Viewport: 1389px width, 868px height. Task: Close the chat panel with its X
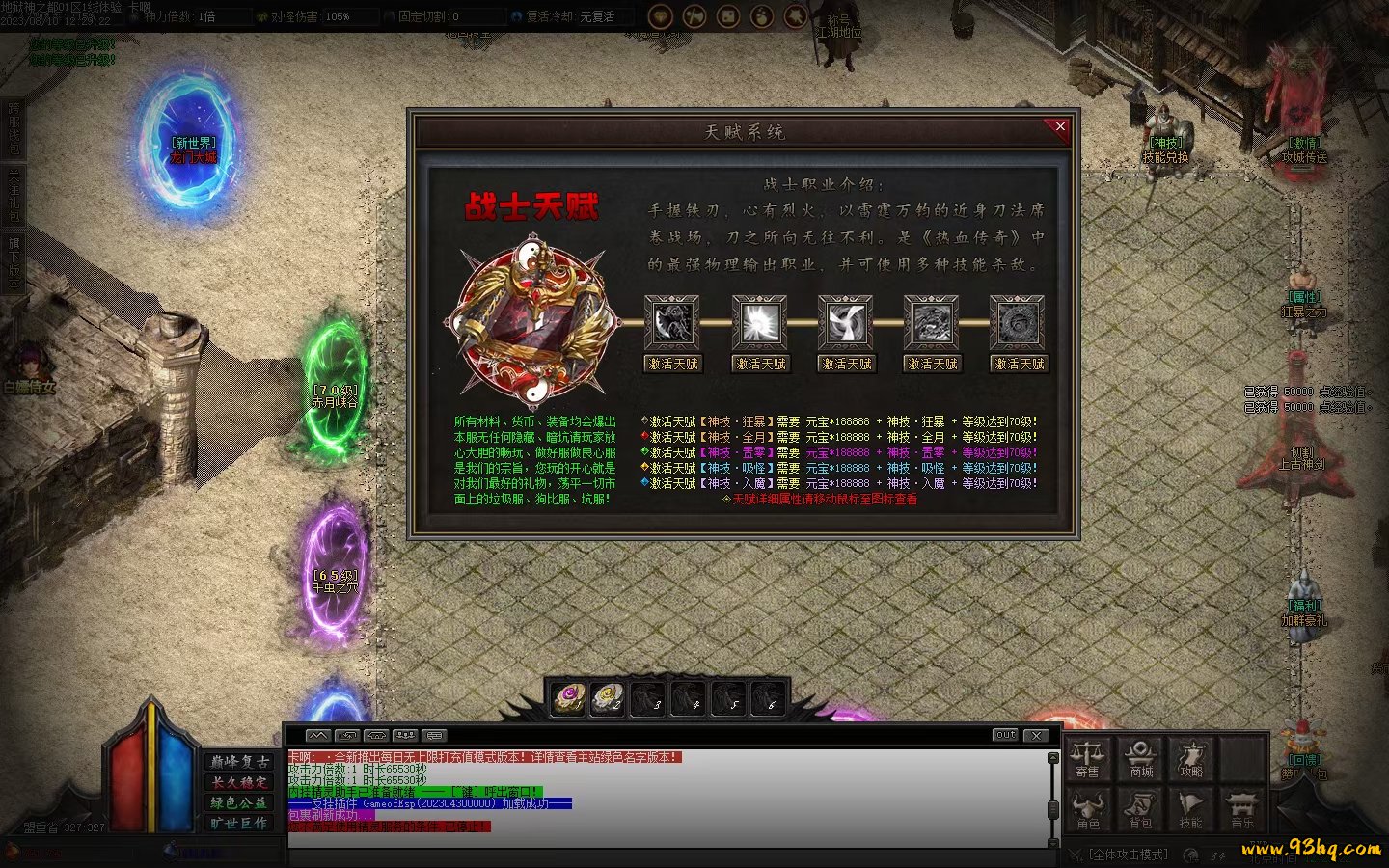(1035, 735)
